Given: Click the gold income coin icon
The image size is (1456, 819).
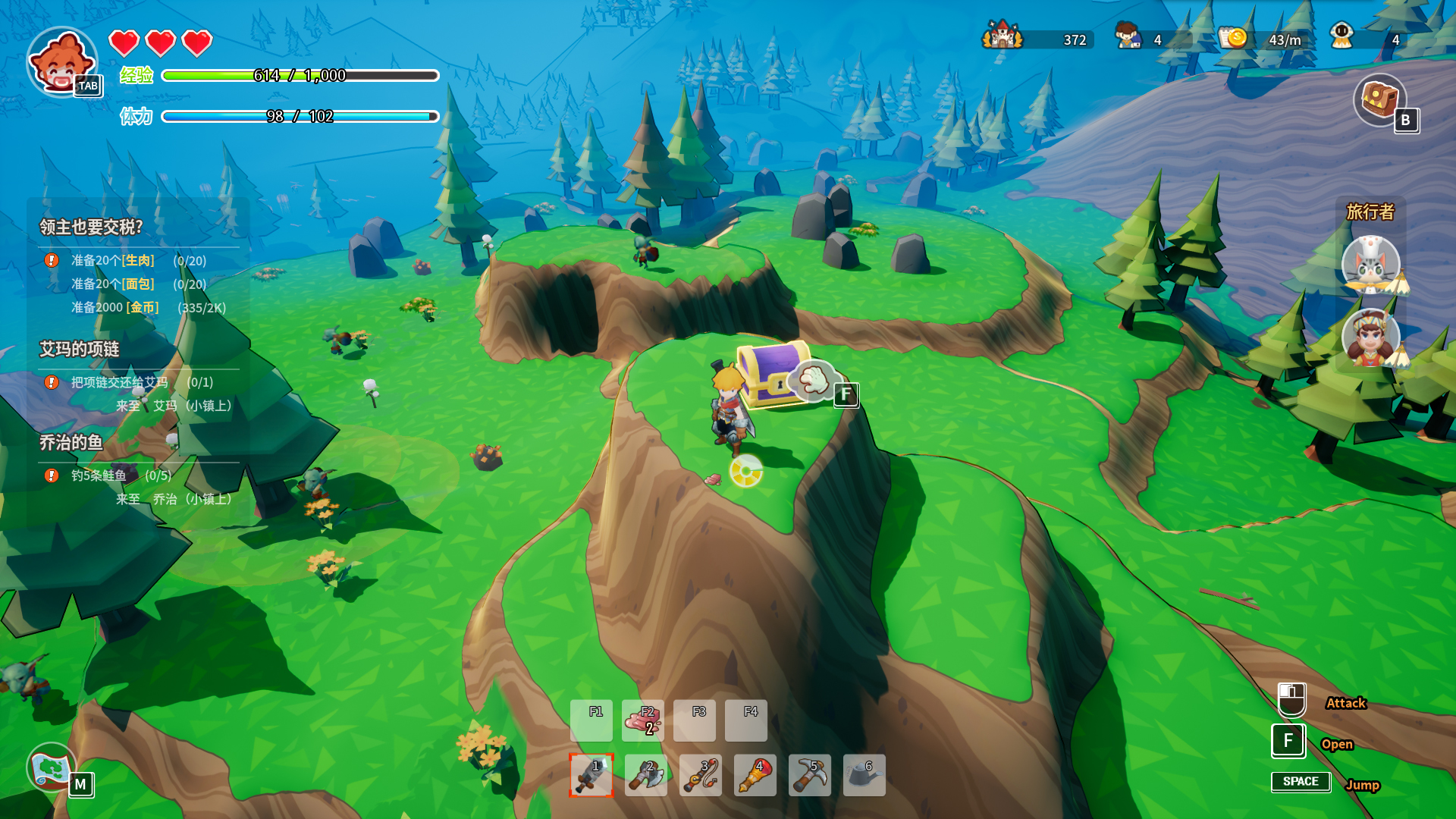Looking at the screenshot, I should pyautogui.click(x=1234, y=36).
